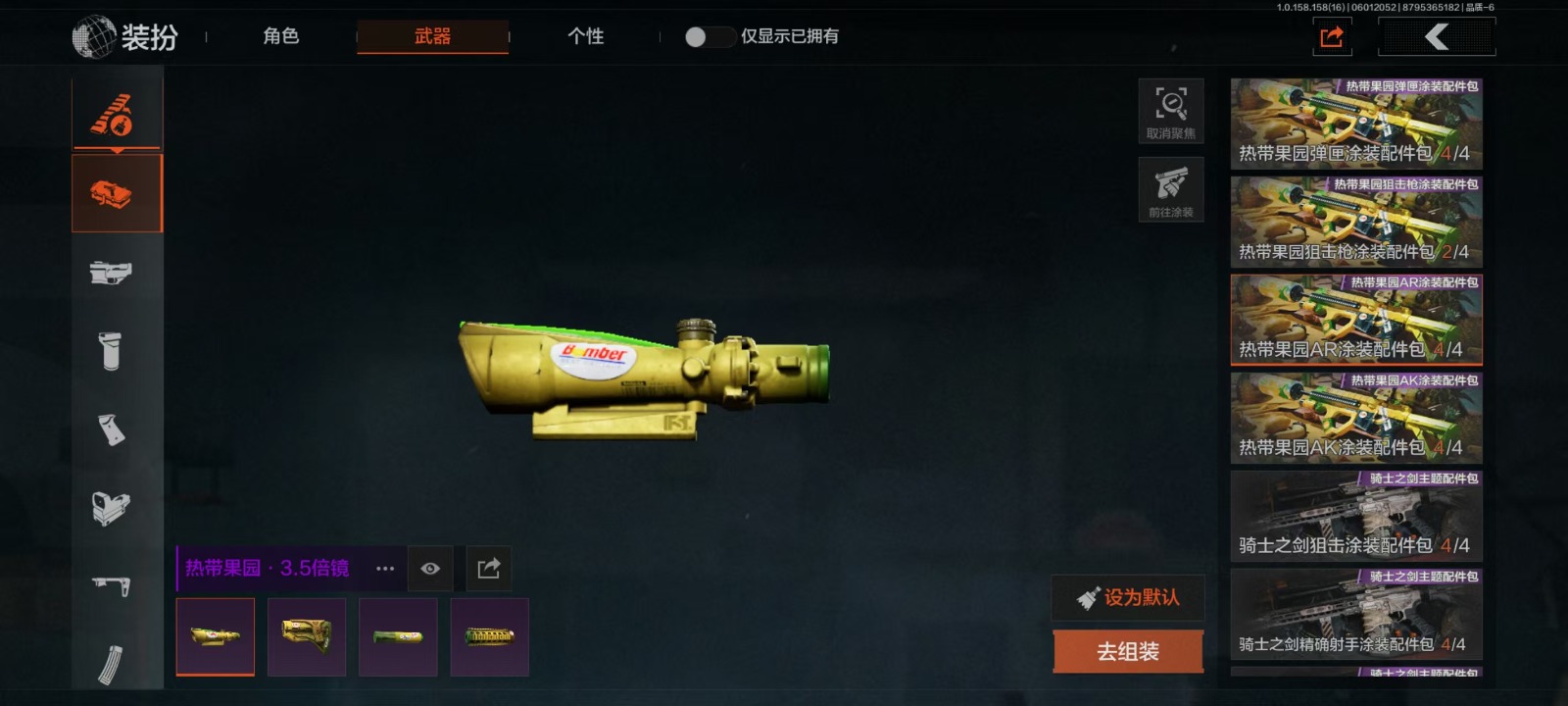Toggle the eye preview icon

click(430, 569)
